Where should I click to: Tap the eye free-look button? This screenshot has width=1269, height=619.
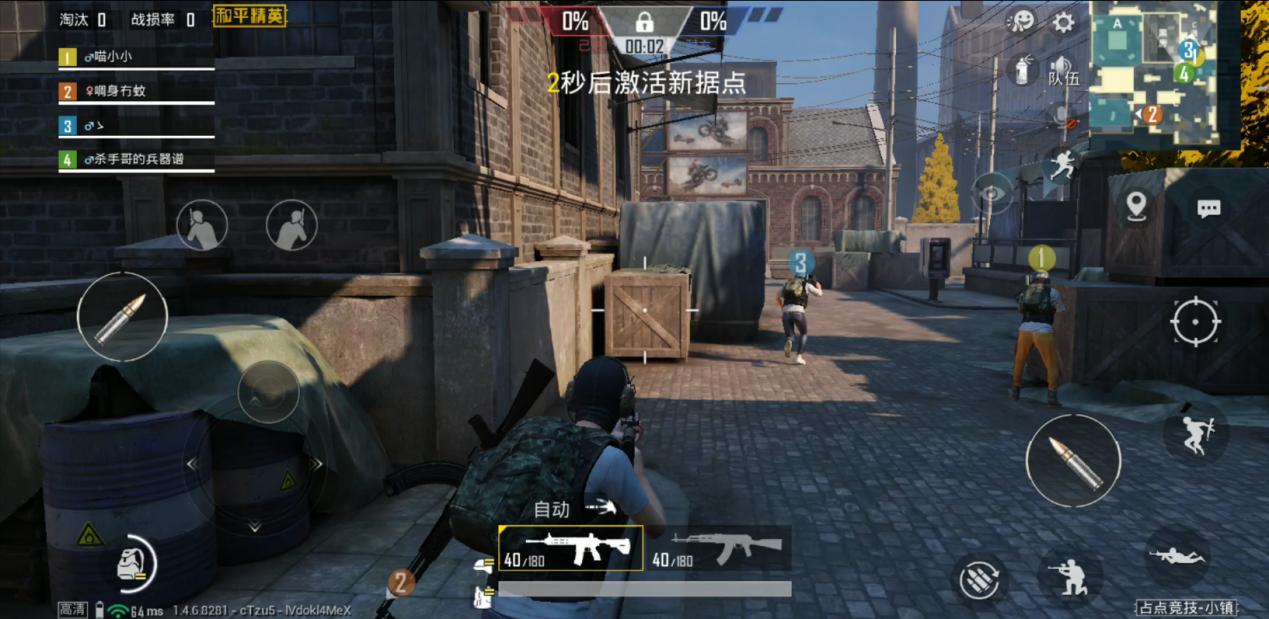(x=992, y=192)
